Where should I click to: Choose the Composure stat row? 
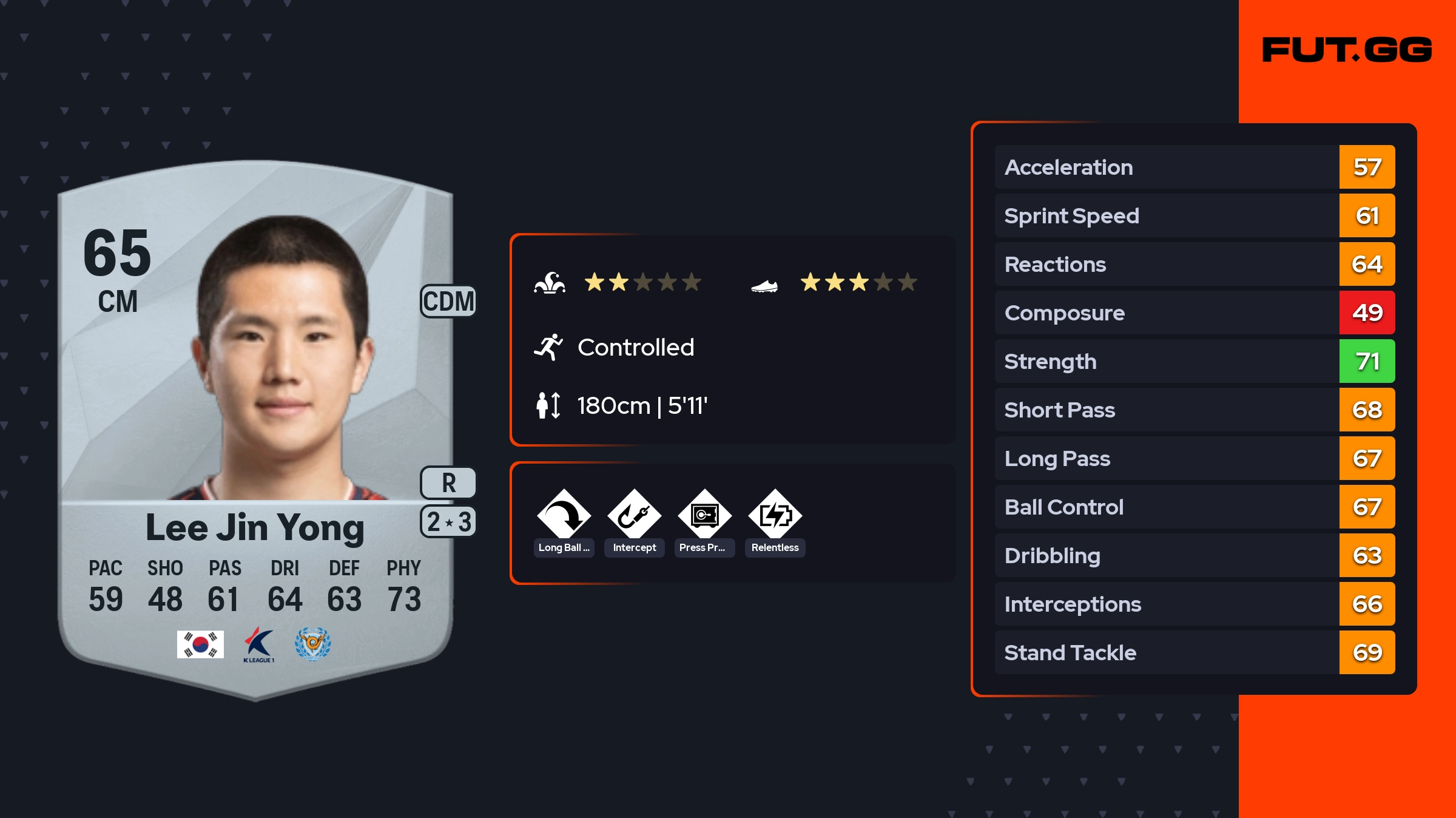(1194, 313)
